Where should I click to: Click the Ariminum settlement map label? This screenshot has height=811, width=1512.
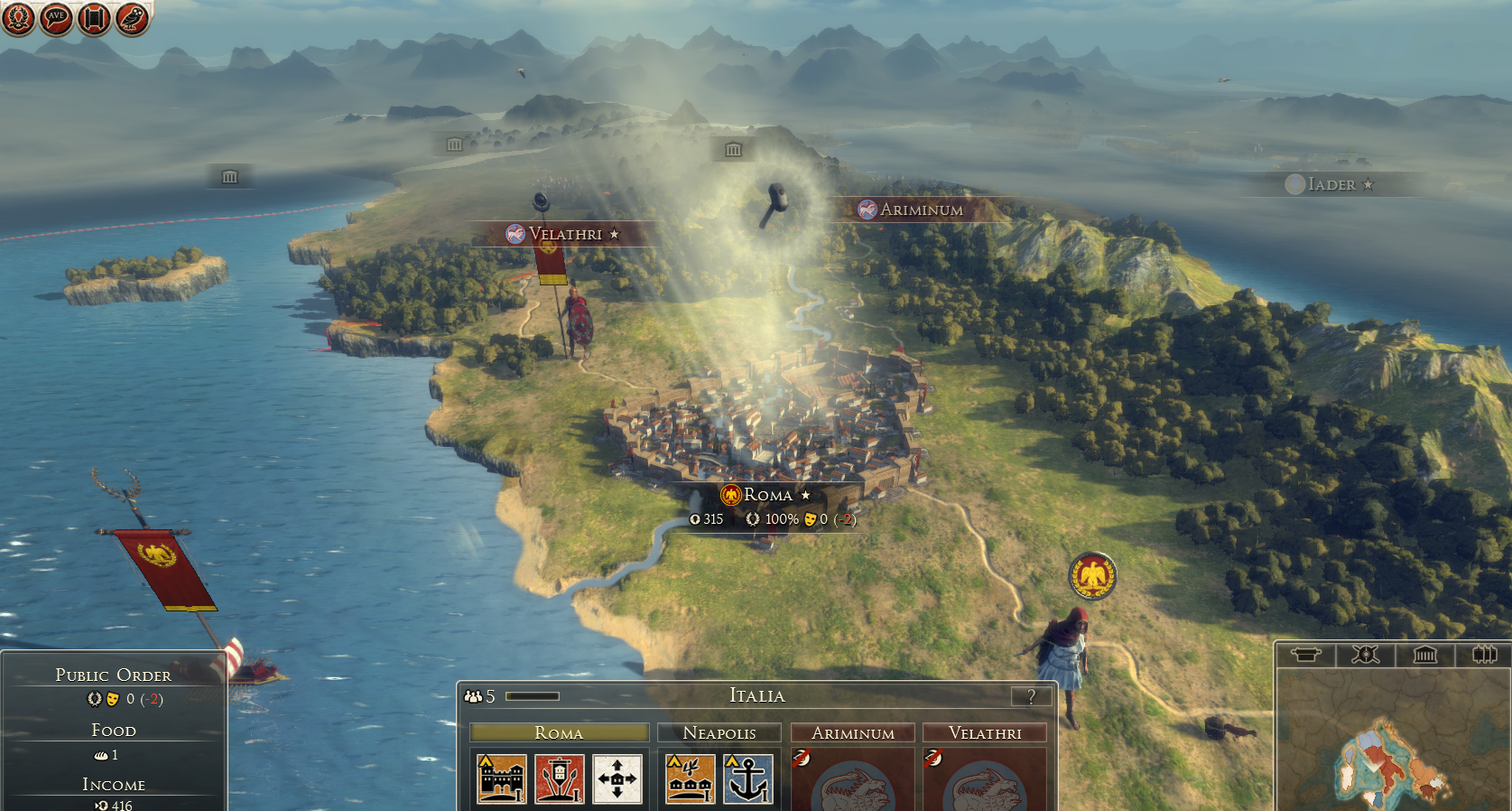921,210
